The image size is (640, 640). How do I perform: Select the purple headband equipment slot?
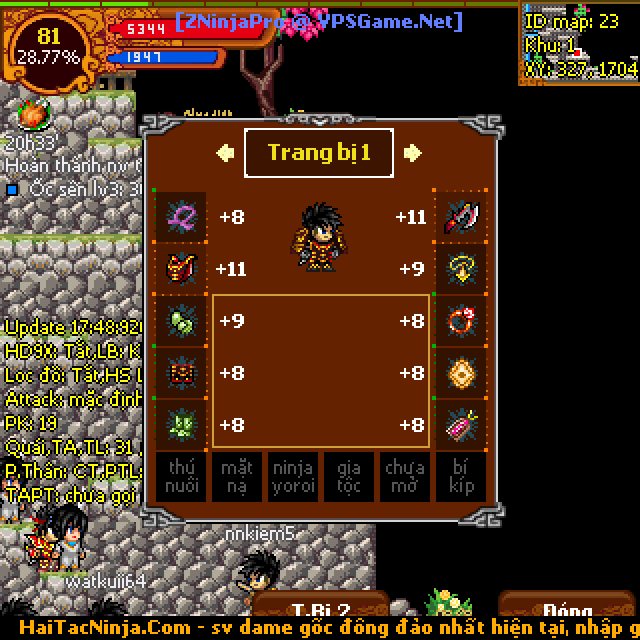[x=182, y=217]
